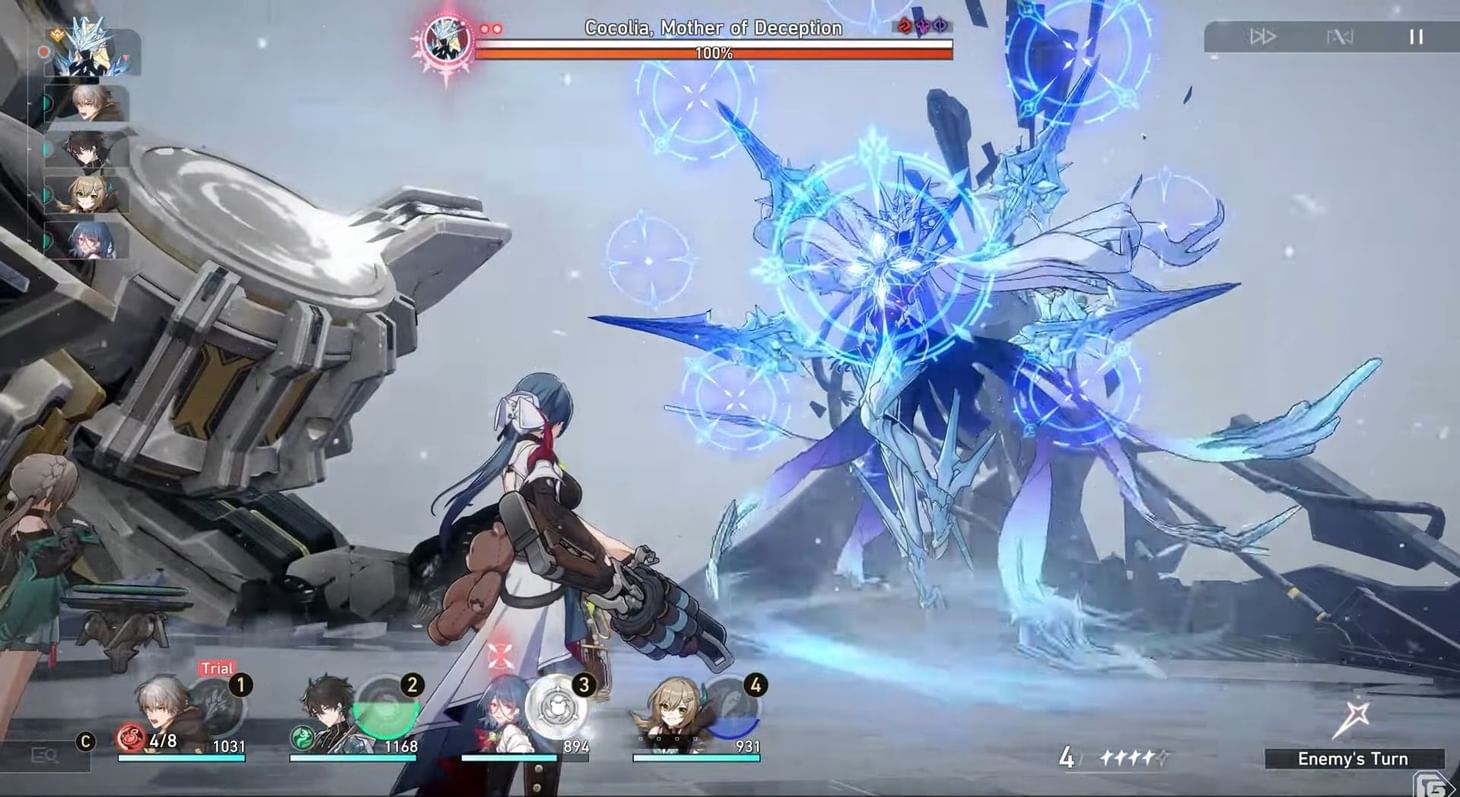Pause the battle
This screenshot has width=1460, height=797.
1417,37
